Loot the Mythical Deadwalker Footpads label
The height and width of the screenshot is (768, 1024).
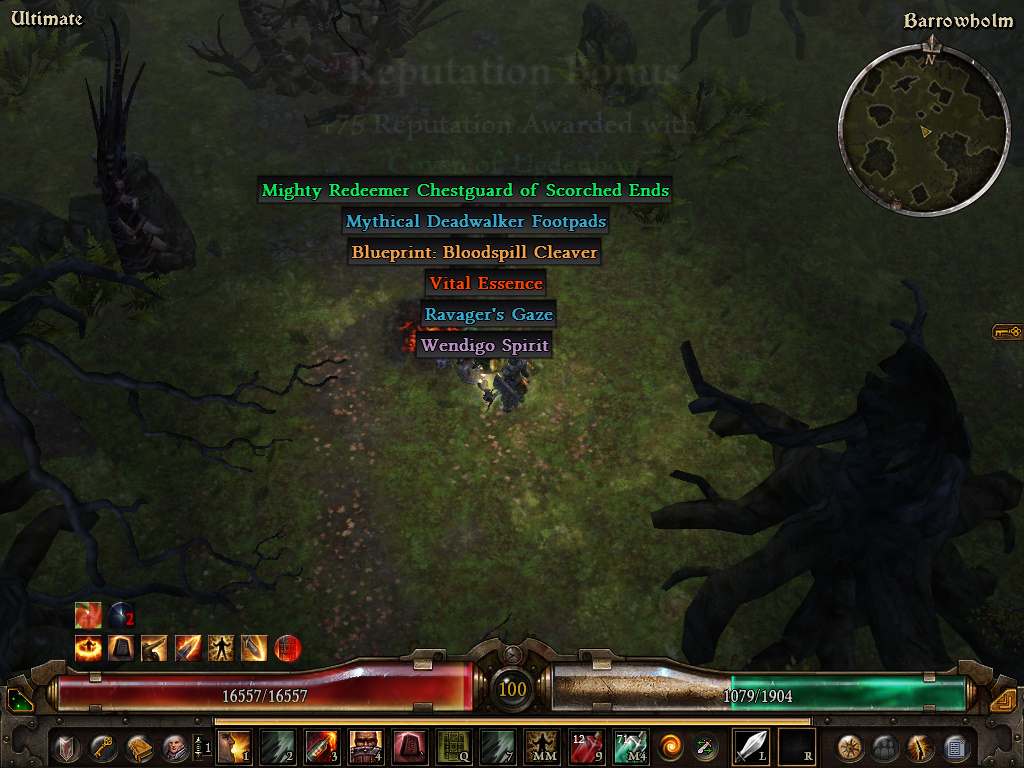[x=476, y=221]
